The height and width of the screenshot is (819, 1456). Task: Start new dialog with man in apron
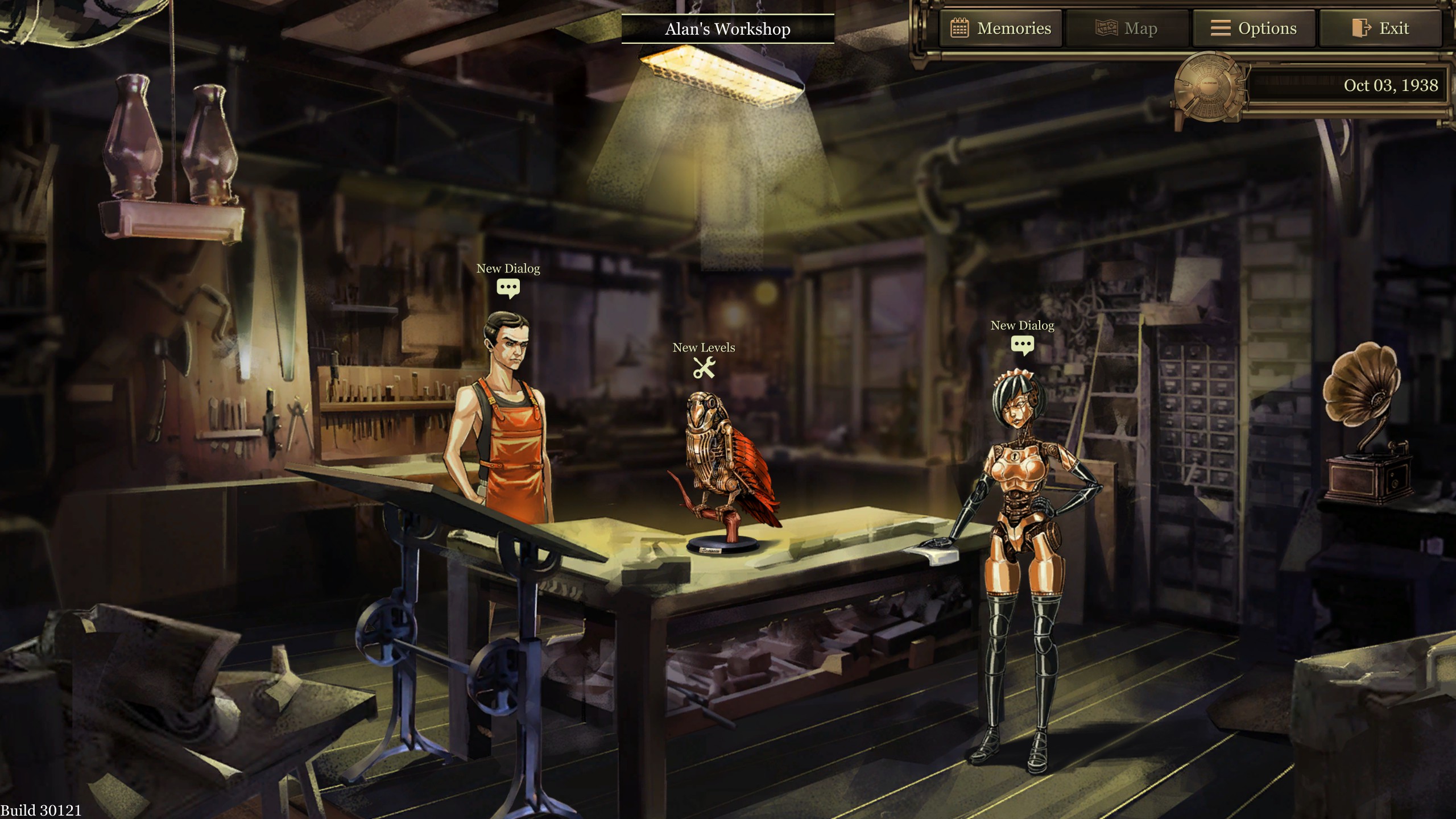click(508, 288)
